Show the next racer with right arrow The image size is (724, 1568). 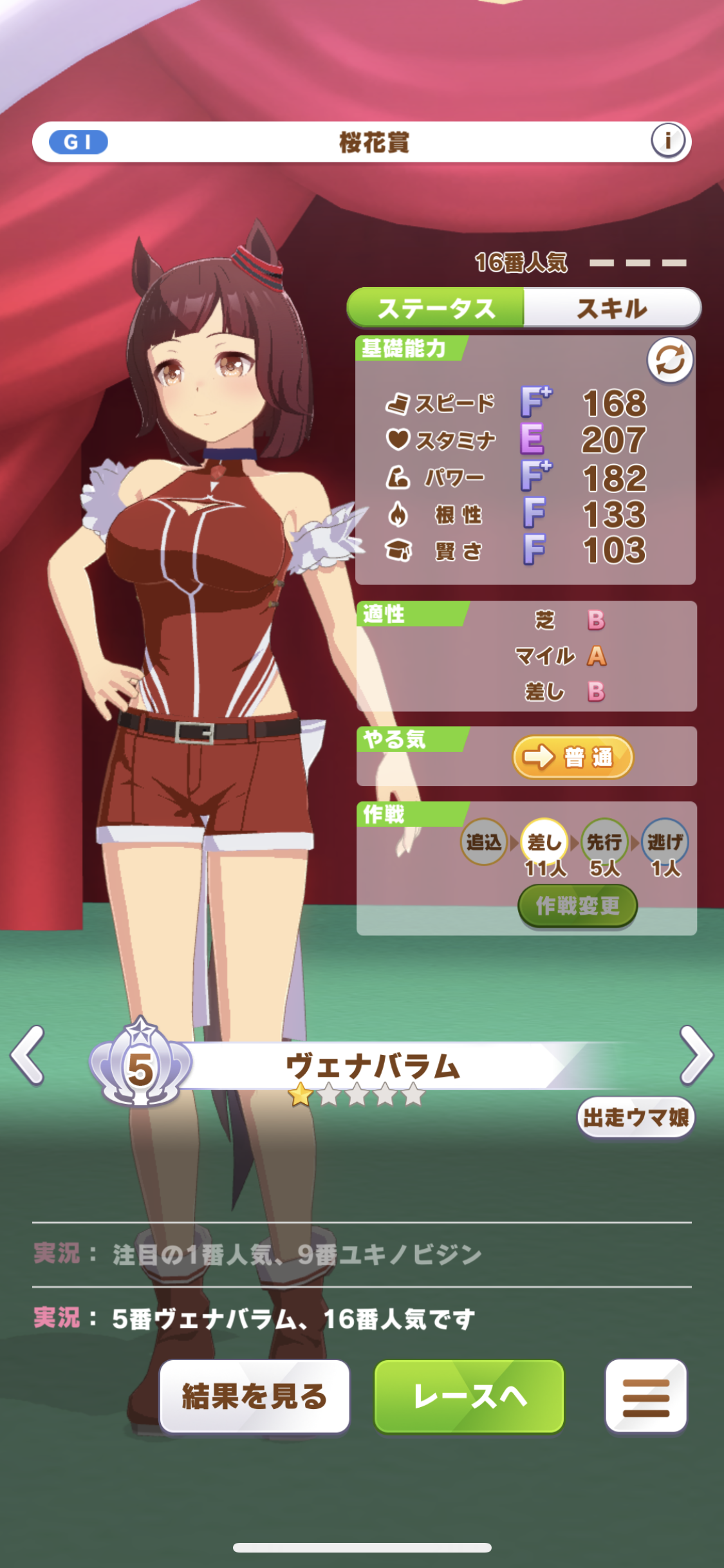point(696,1056)
